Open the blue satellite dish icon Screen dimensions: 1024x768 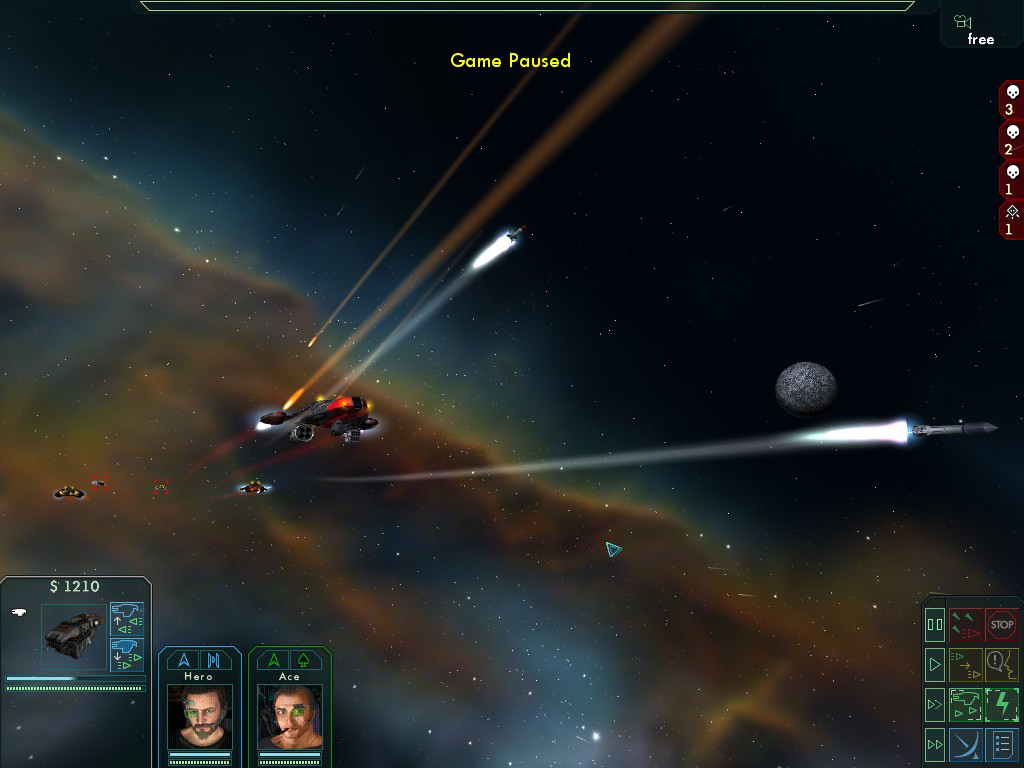[x=966, y=744]
